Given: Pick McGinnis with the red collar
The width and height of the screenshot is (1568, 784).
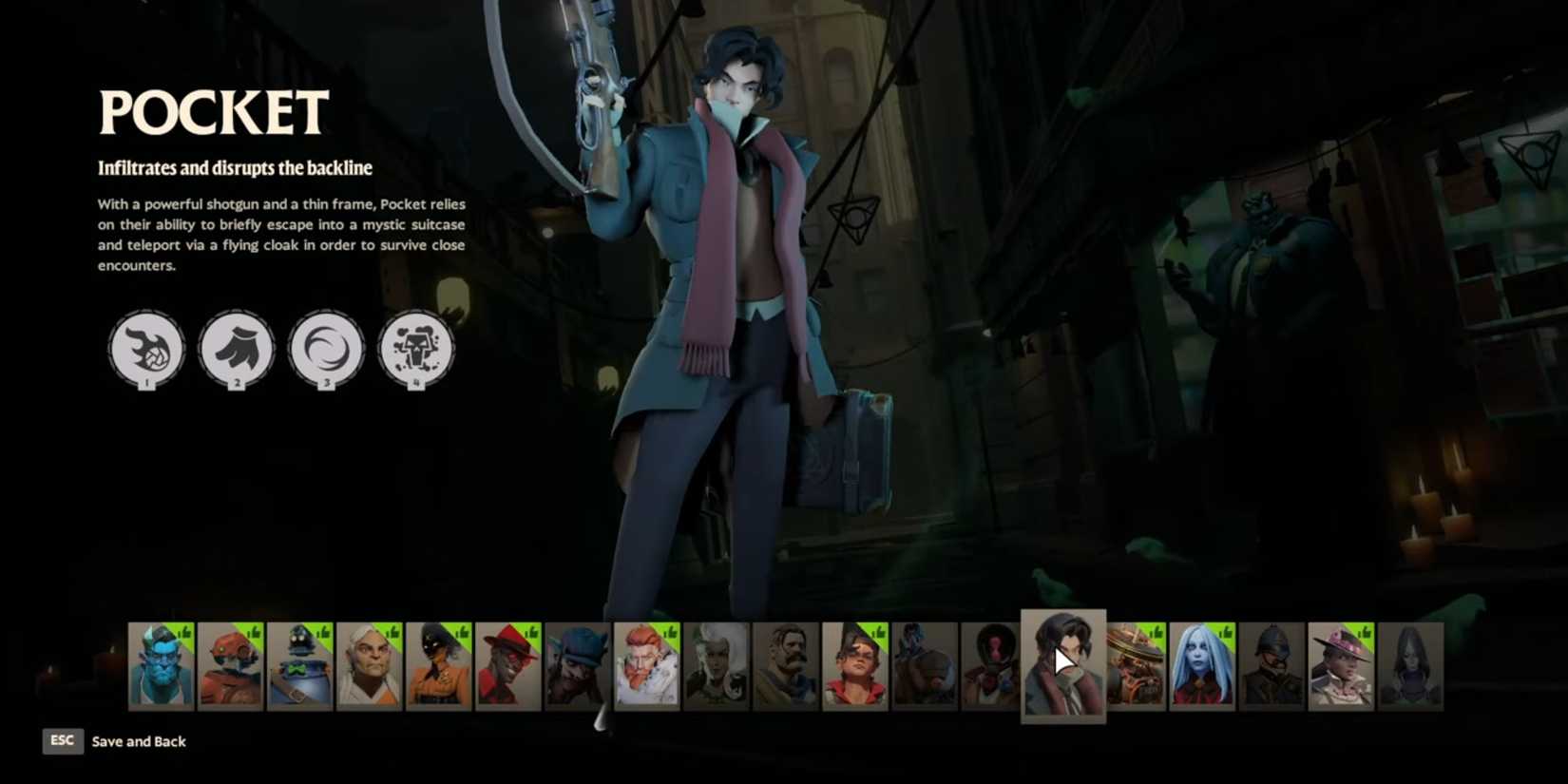Looking at the screenshot, I should click(x=854, y=666).
